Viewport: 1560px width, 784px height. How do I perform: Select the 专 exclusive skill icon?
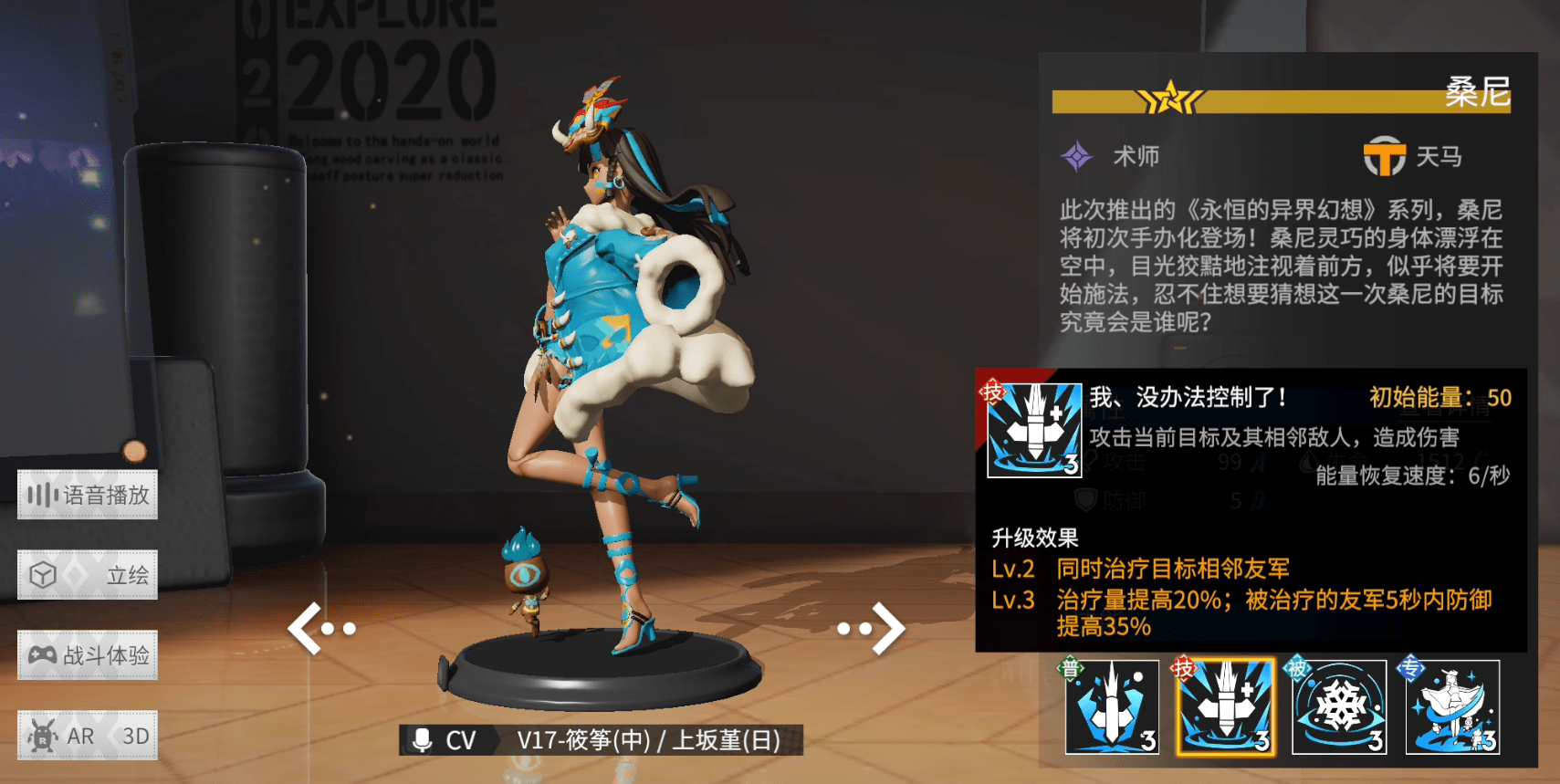pos(1452,707)
